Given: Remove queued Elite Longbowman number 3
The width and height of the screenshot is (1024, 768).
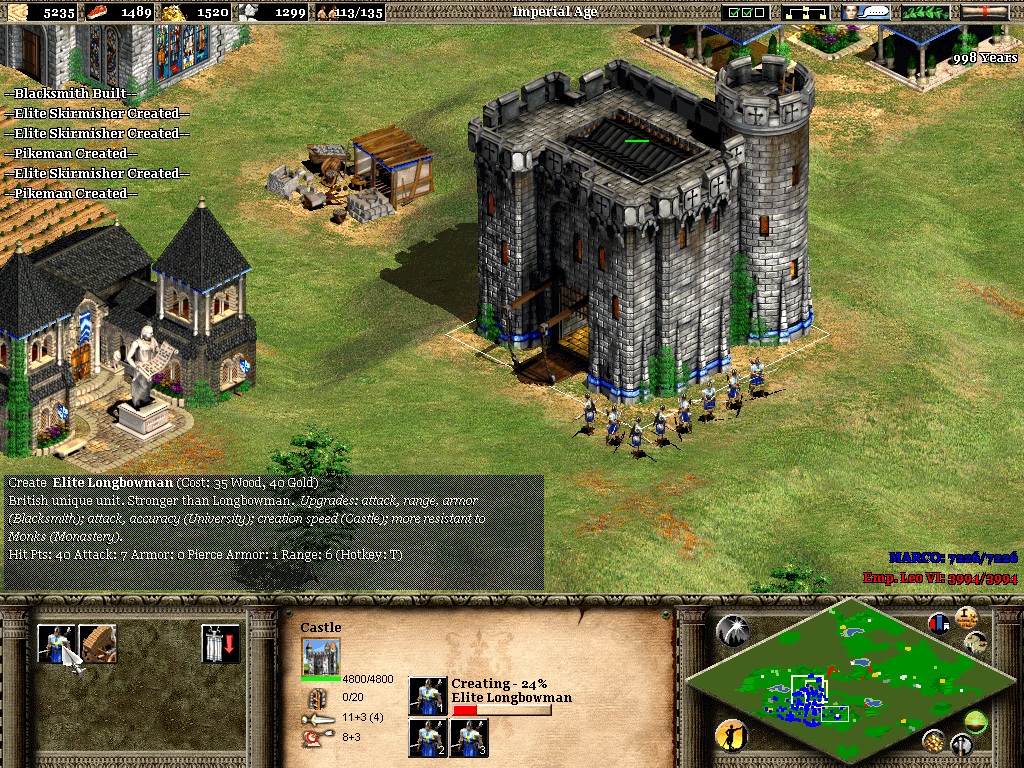Looking at the screenshot, I should [x=468, y=738].
